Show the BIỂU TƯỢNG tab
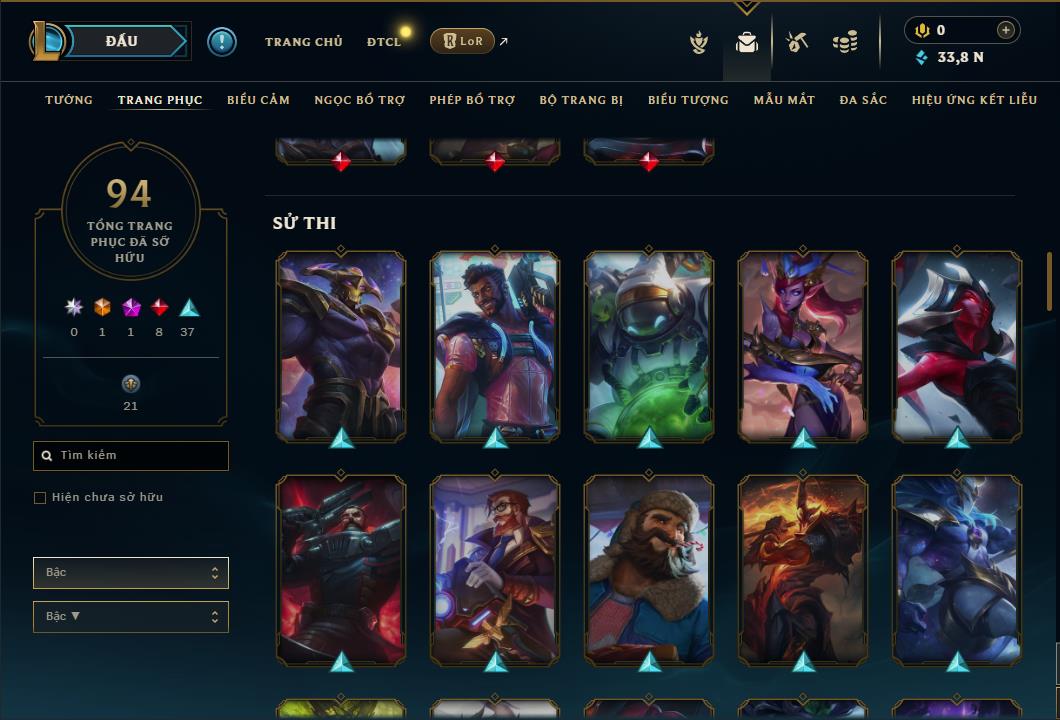Viewport: 1060px width, 720px height. [688, 100]
